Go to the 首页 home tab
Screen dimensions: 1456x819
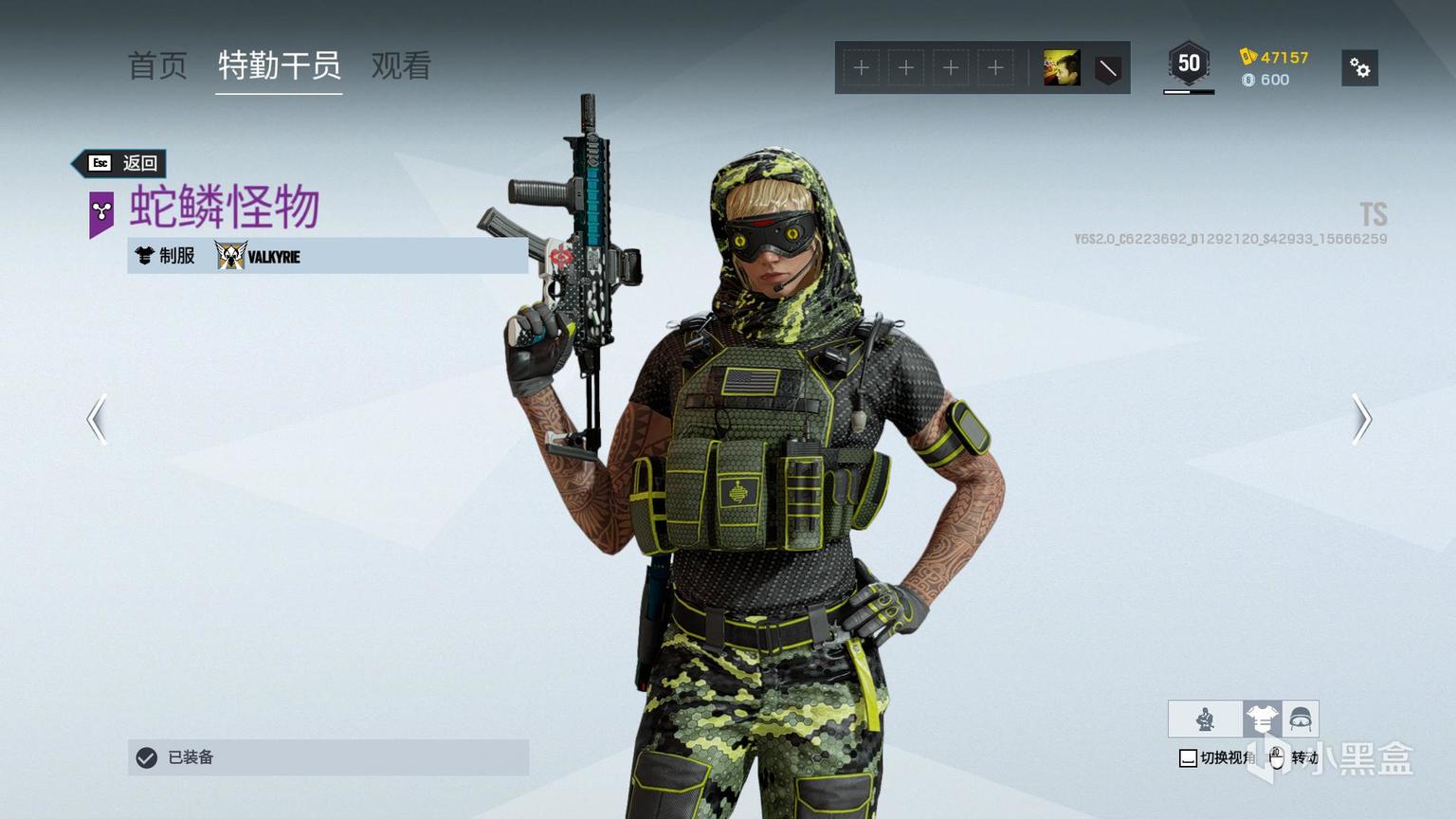pyautogui.click(x=157, y=65)
